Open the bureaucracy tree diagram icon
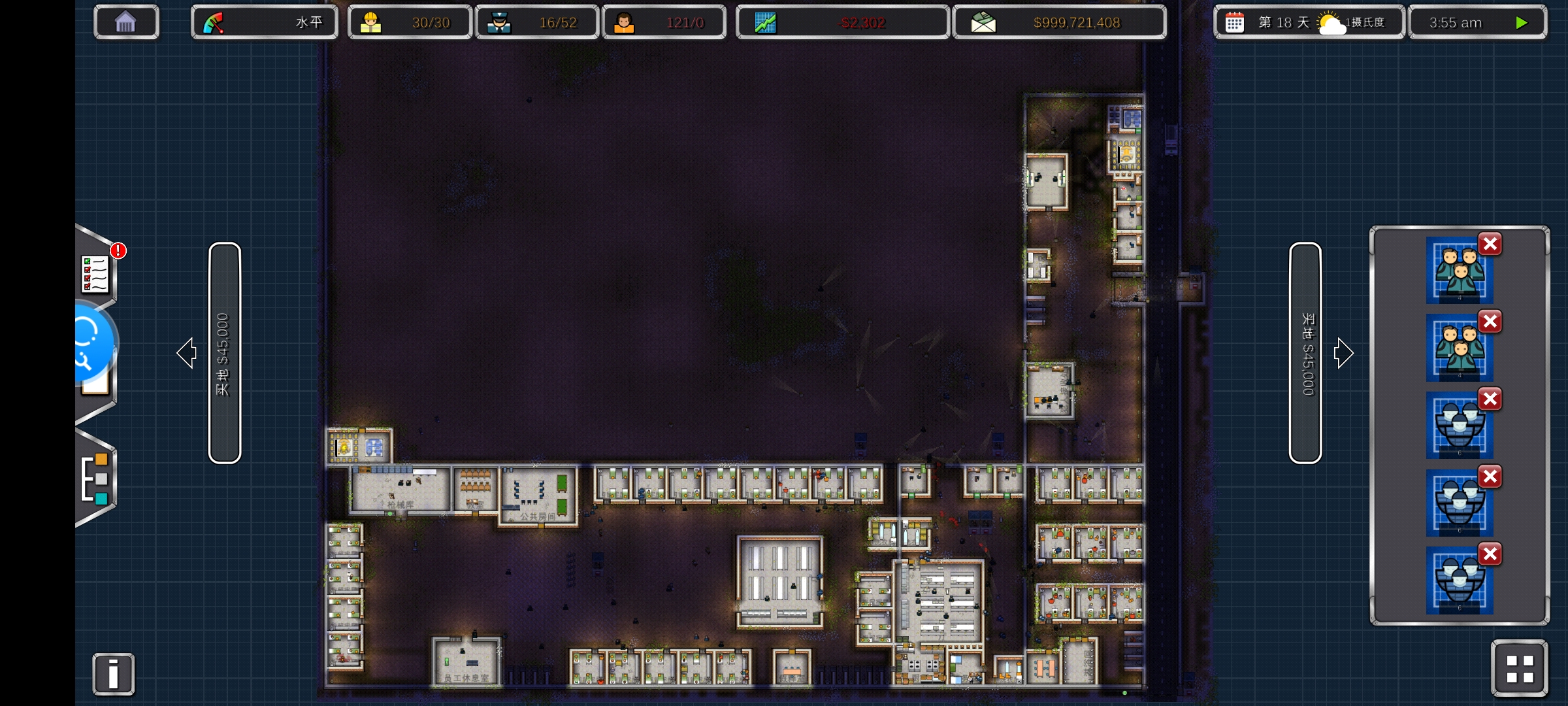The image size is (1568, 706). click(x=95, y=479)
